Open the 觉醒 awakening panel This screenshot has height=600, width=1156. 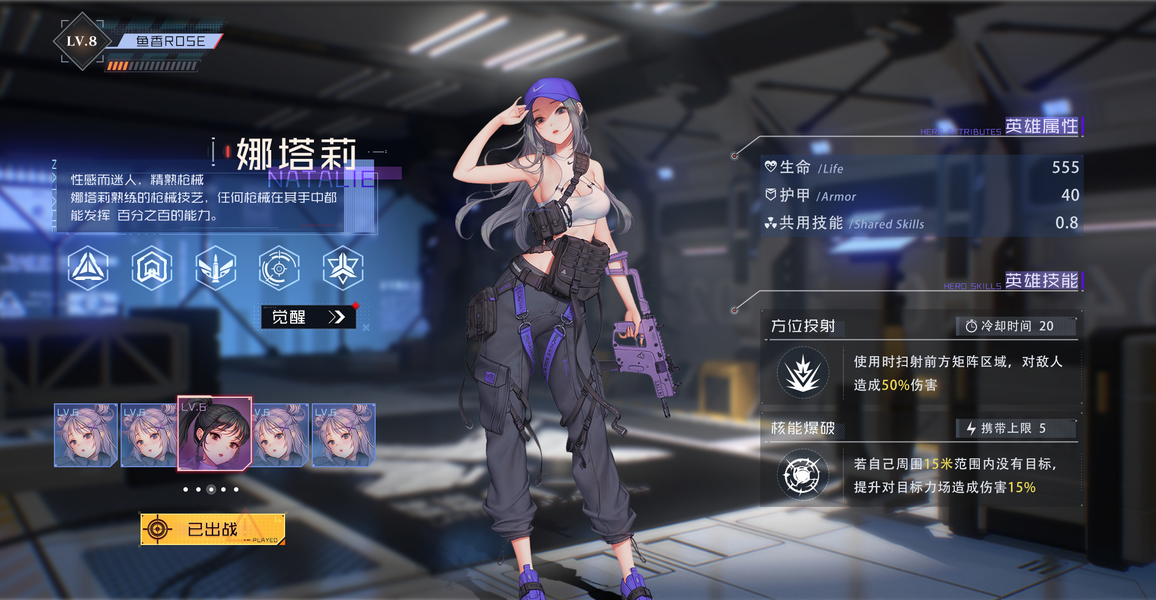click(x=308, y=317)
